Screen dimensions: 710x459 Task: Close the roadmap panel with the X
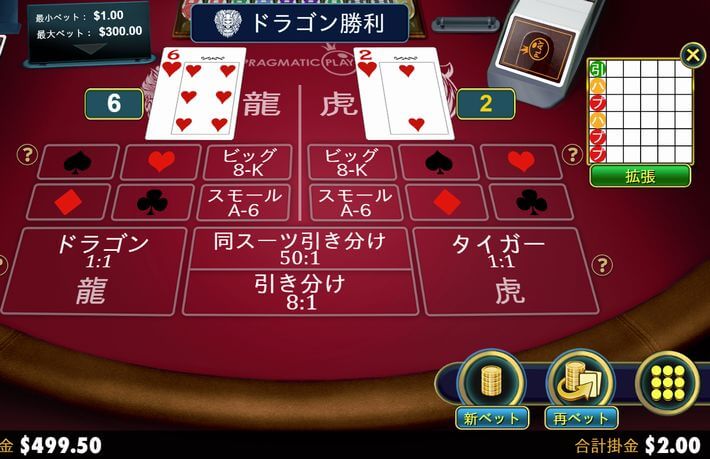click(x=692, y=55)
